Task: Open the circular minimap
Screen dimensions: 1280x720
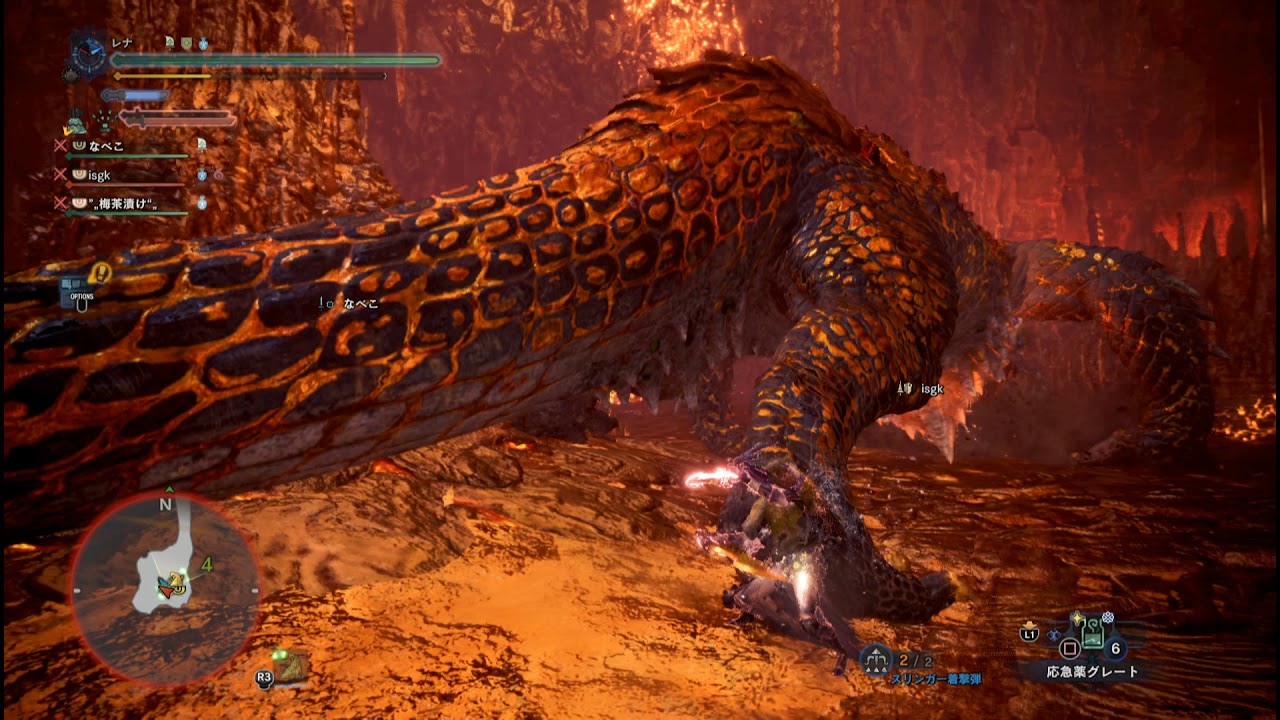Action: click(166, 590)
